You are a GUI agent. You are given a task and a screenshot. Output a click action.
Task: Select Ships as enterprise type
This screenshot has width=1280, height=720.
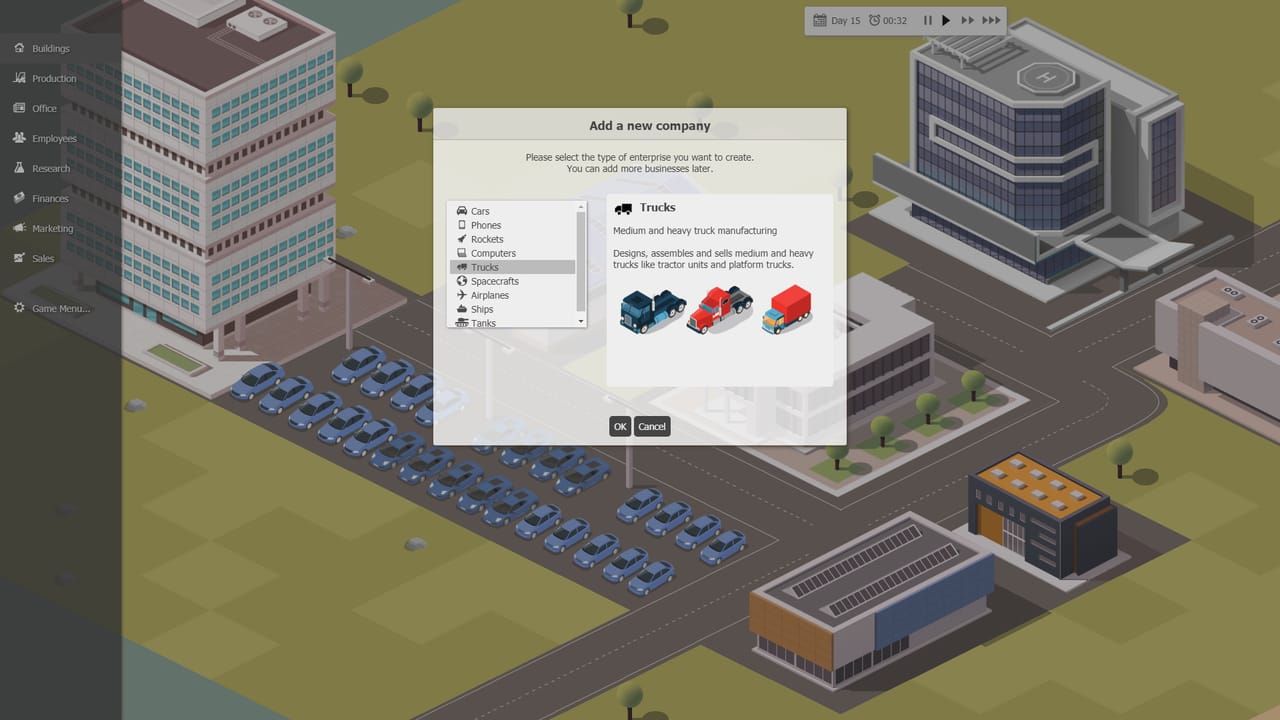tap(483, 309)
